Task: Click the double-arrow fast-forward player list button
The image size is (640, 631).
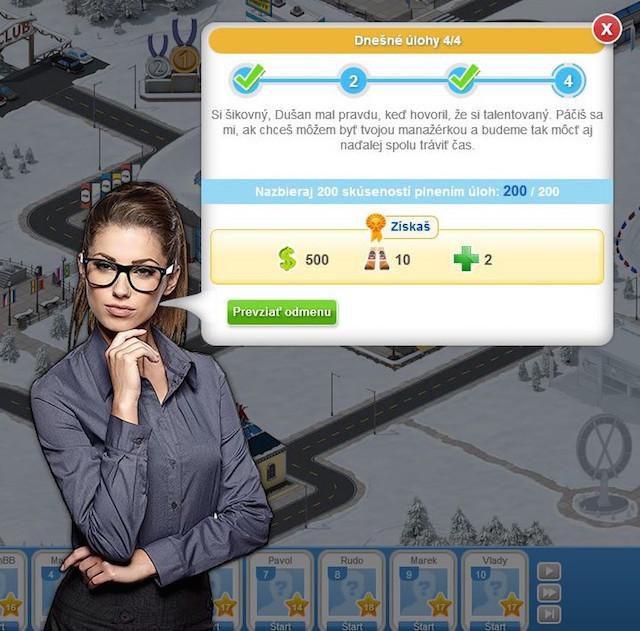Action: [x=550, y=592]
